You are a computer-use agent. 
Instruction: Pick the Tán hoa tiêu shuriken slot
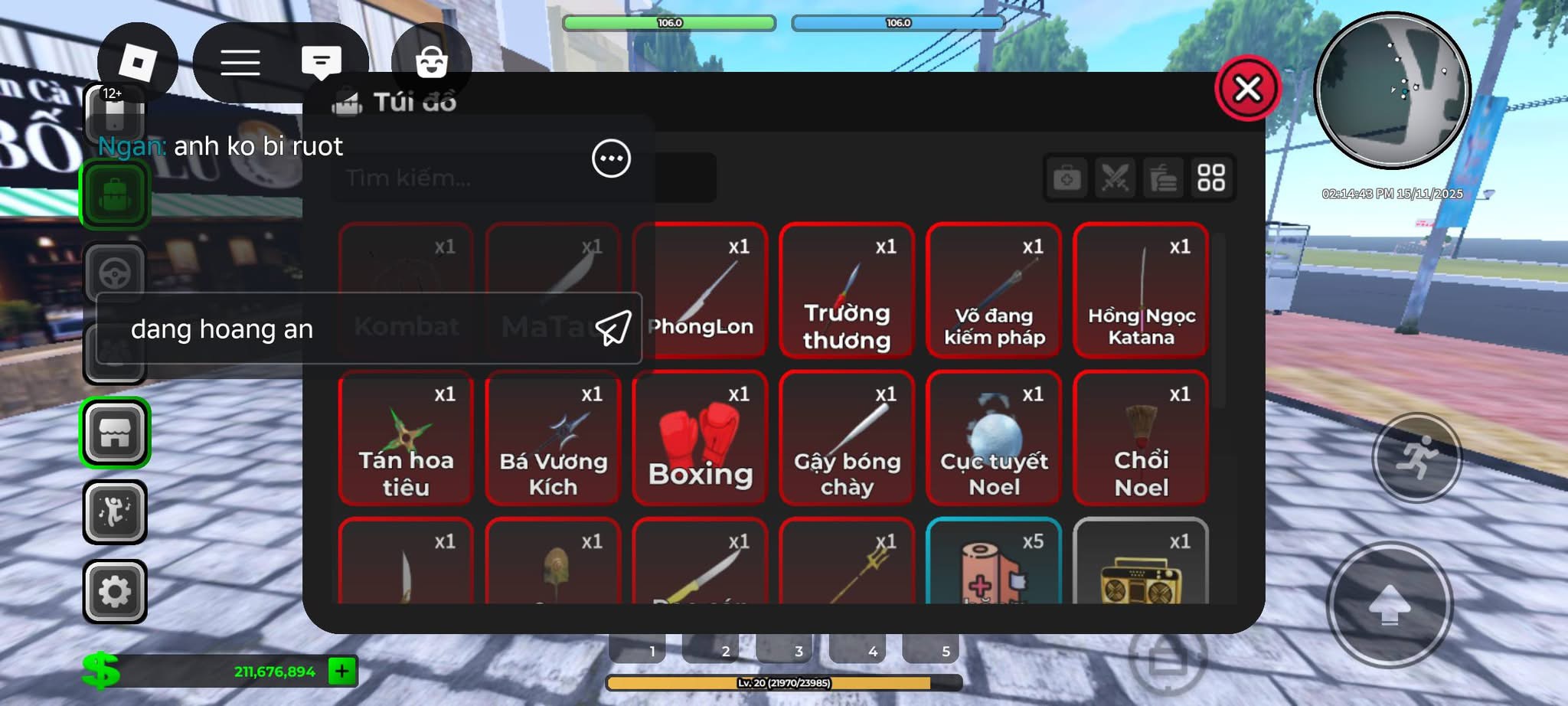[x=405, y=438]
